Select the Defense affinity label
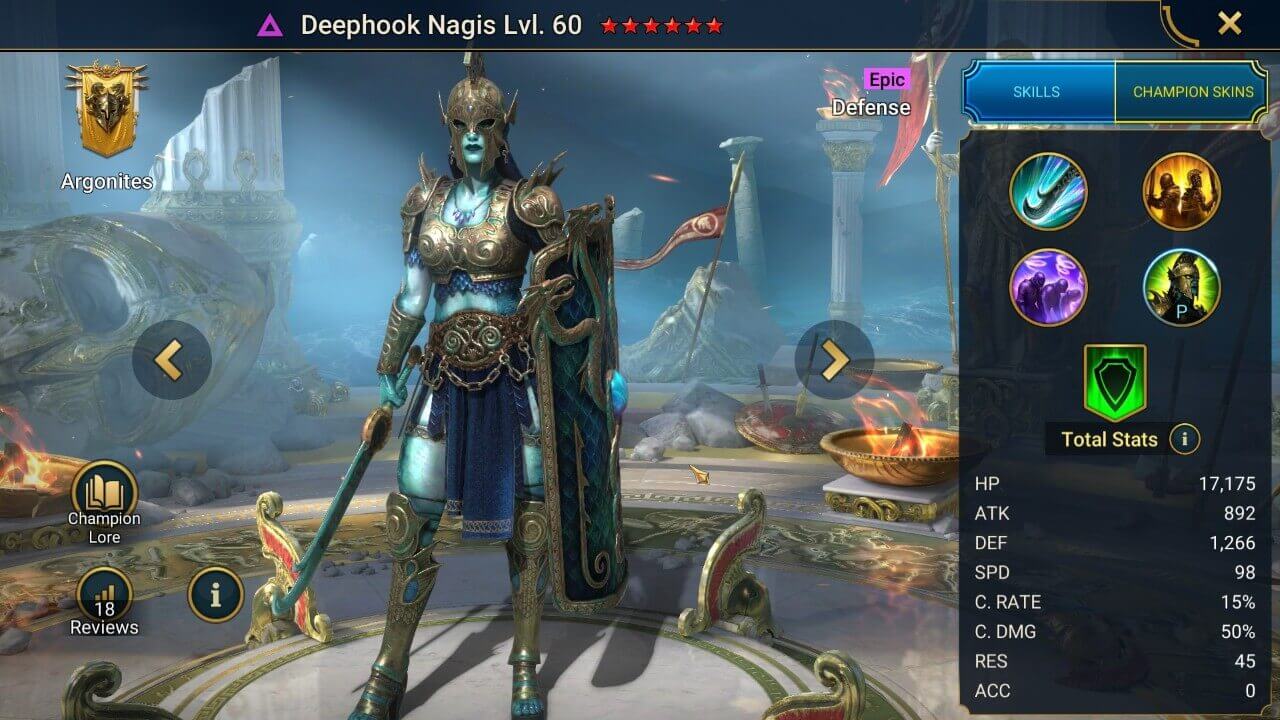 click(x=871, y=107)
